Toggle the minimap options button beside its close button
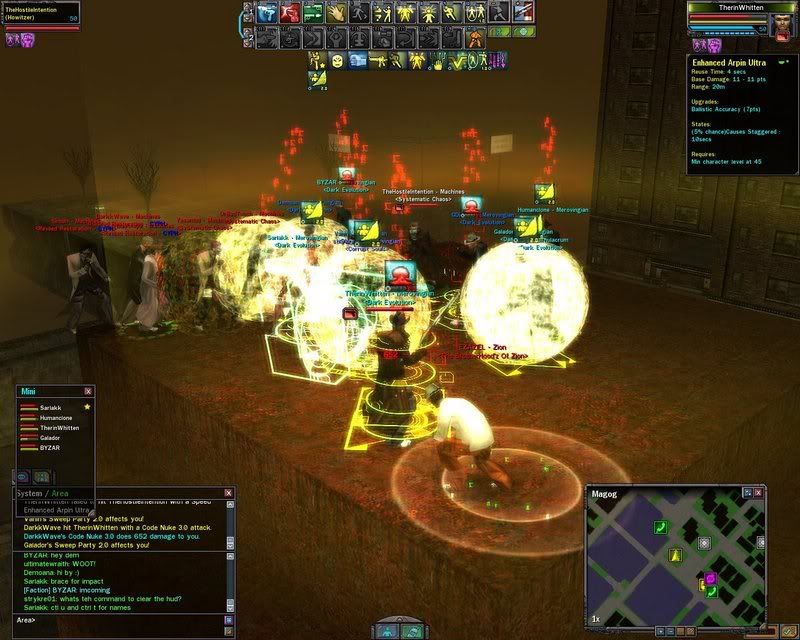 [747, 494]
